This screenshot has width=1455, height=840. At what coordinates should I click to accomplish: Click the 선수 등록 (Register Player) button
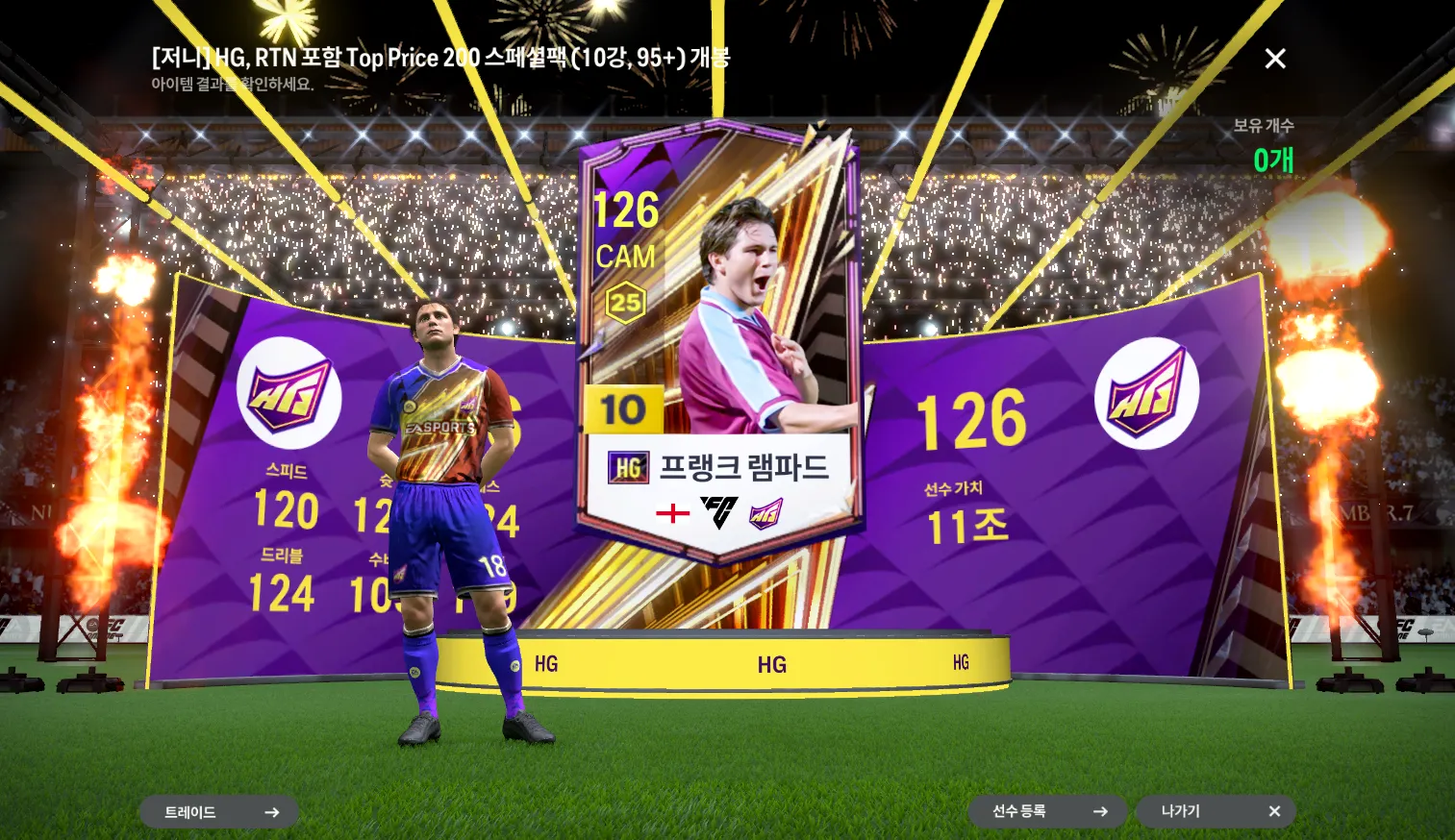click(1048, 811)
